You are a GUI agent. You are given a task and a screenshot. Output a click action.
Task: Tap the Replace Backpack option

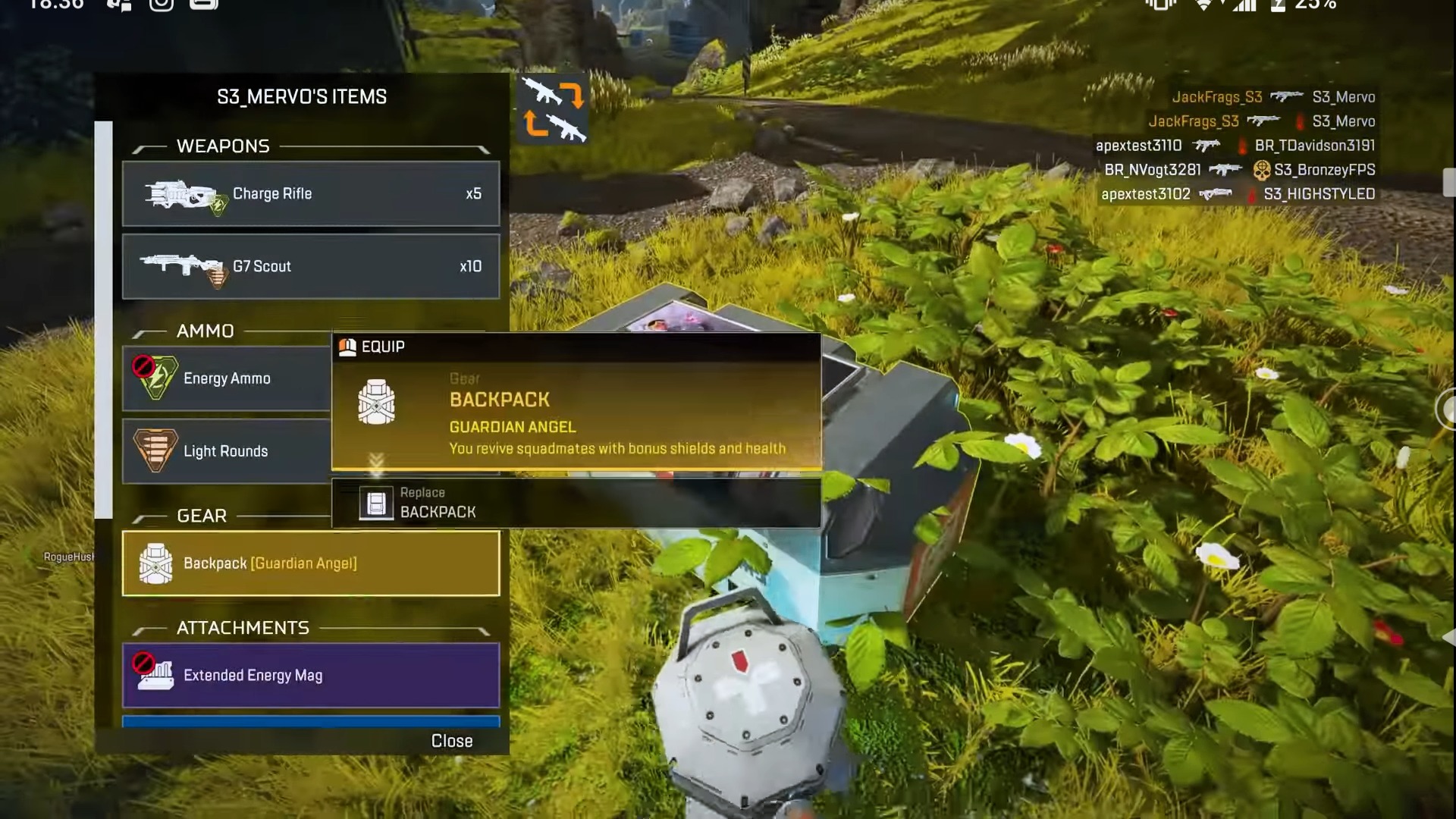point(576,503)
